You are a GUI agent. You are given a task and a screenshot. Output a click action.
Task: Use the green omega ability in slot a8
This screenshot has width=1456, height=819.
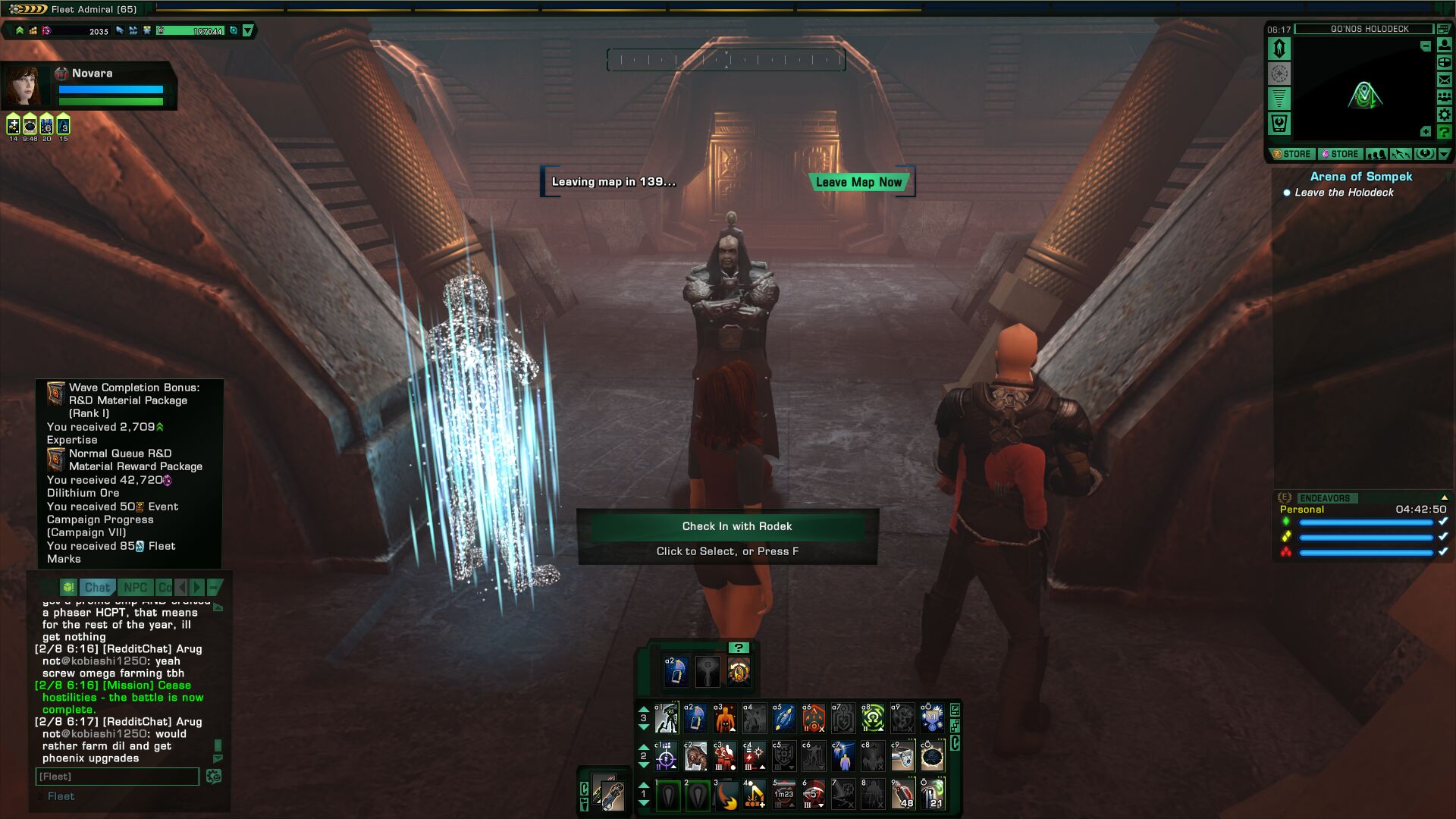click(x=873, y=718)
